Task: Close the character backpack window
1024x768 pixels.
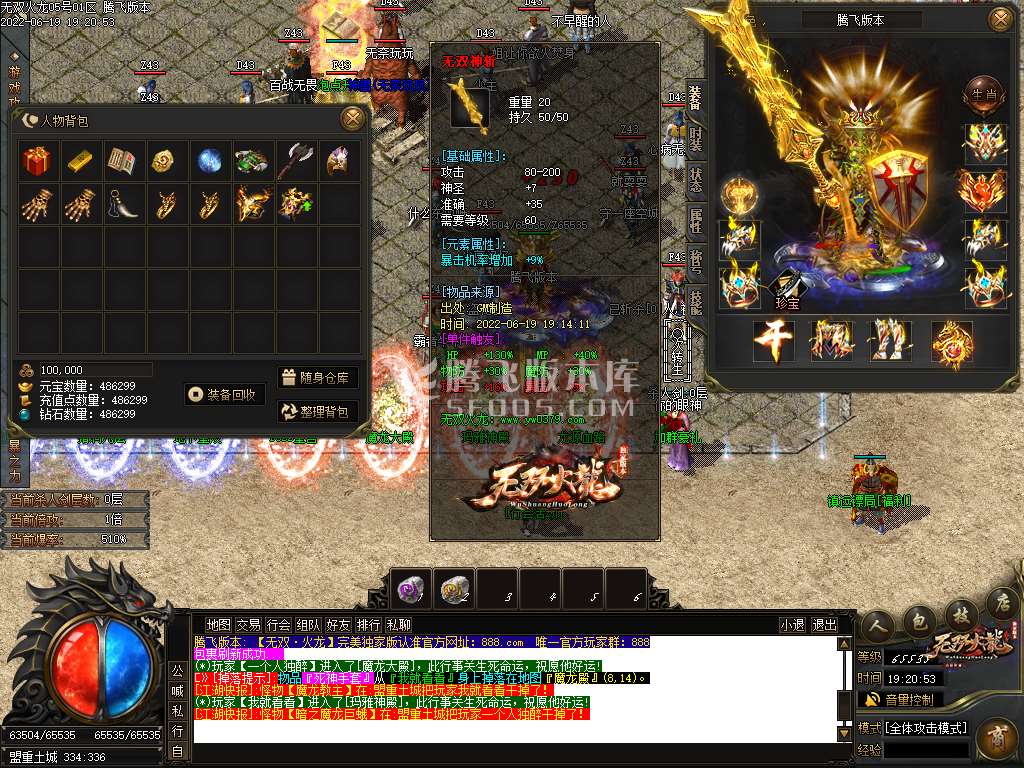Action: tap(352, 119)
